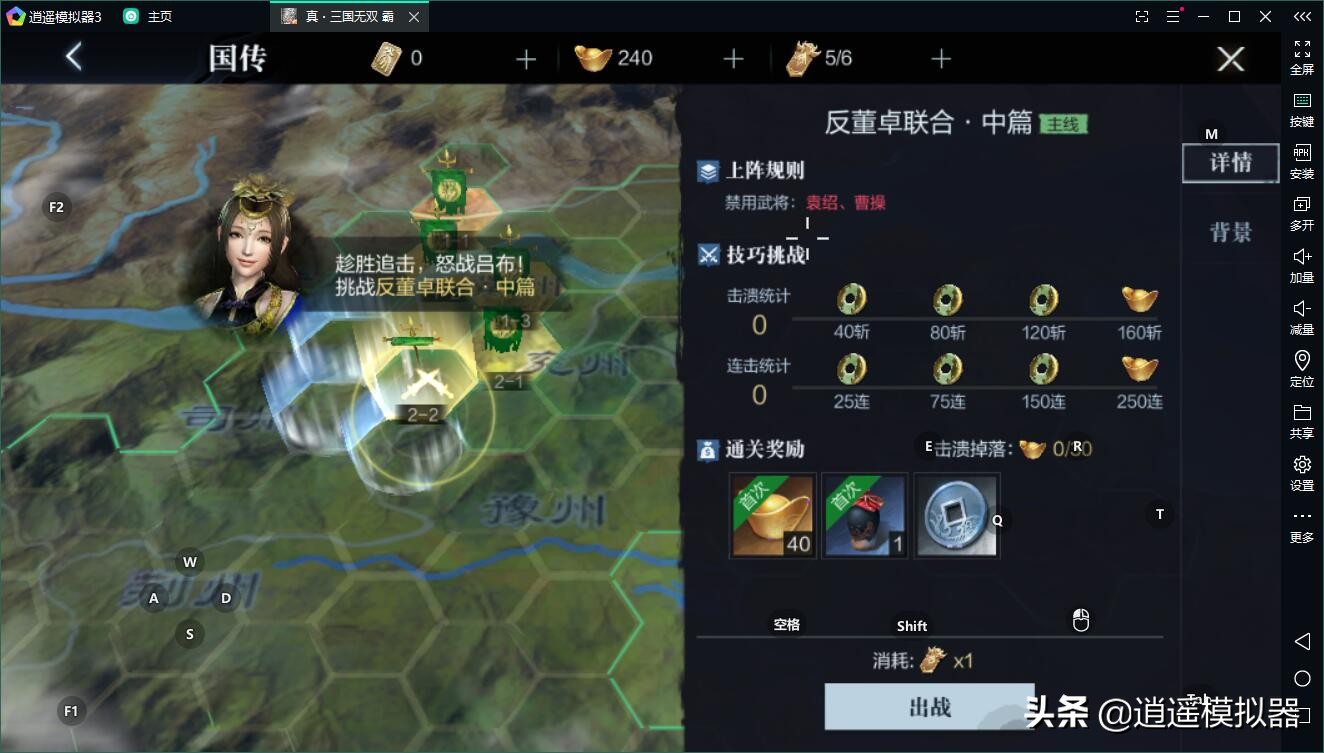Collapse the sidebar with the chevron arrows
The image size is (1324, 753).
(x=1301, y=17)
